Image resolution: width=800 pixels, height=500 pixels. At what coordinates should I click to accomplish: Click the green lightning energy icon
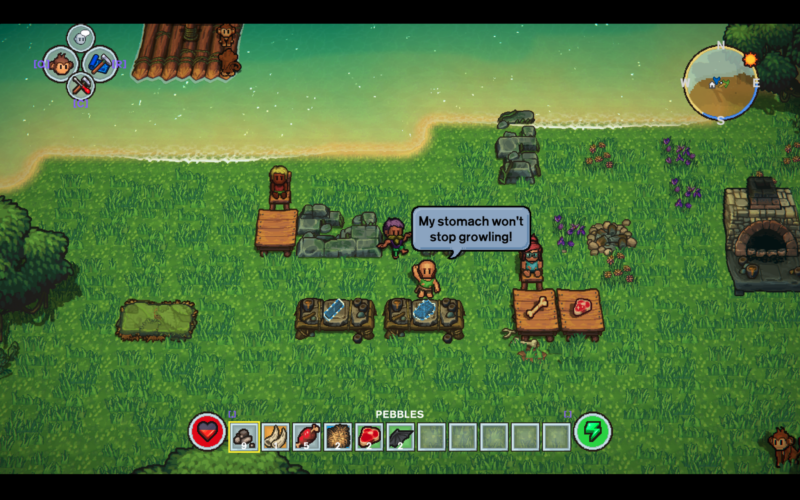click(593, 432)
